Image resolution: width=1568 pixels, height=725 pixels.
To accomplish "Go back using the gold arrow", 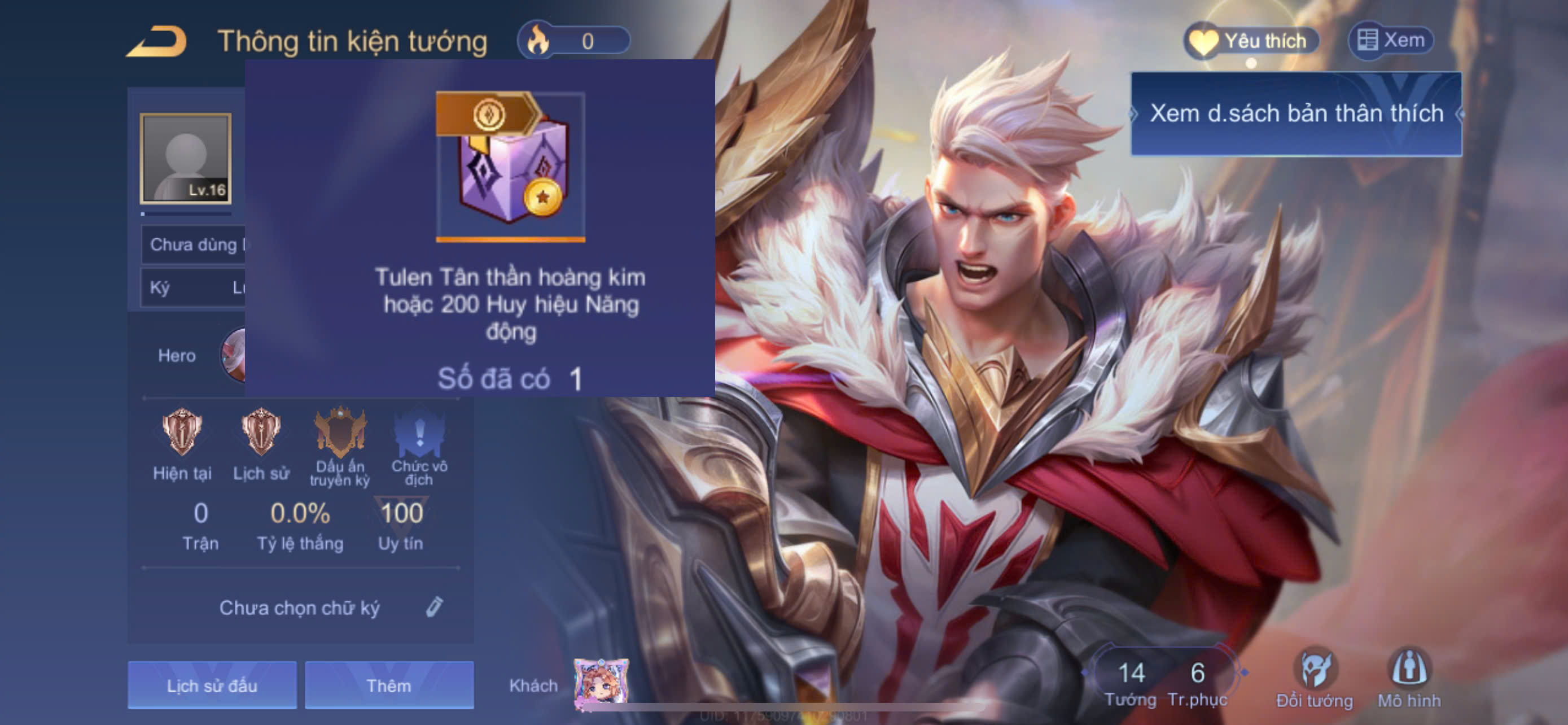I will [157, 41].
